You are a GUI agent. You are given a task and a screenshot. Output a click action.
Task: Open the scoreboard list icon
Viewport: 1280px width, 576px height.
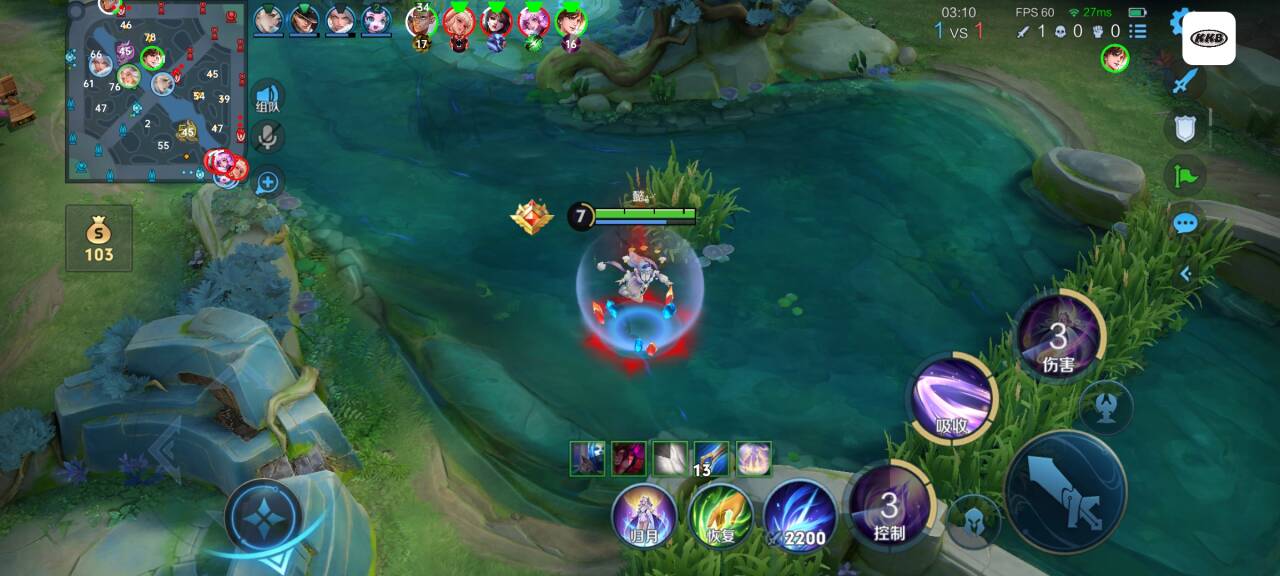coord(1138,31)
